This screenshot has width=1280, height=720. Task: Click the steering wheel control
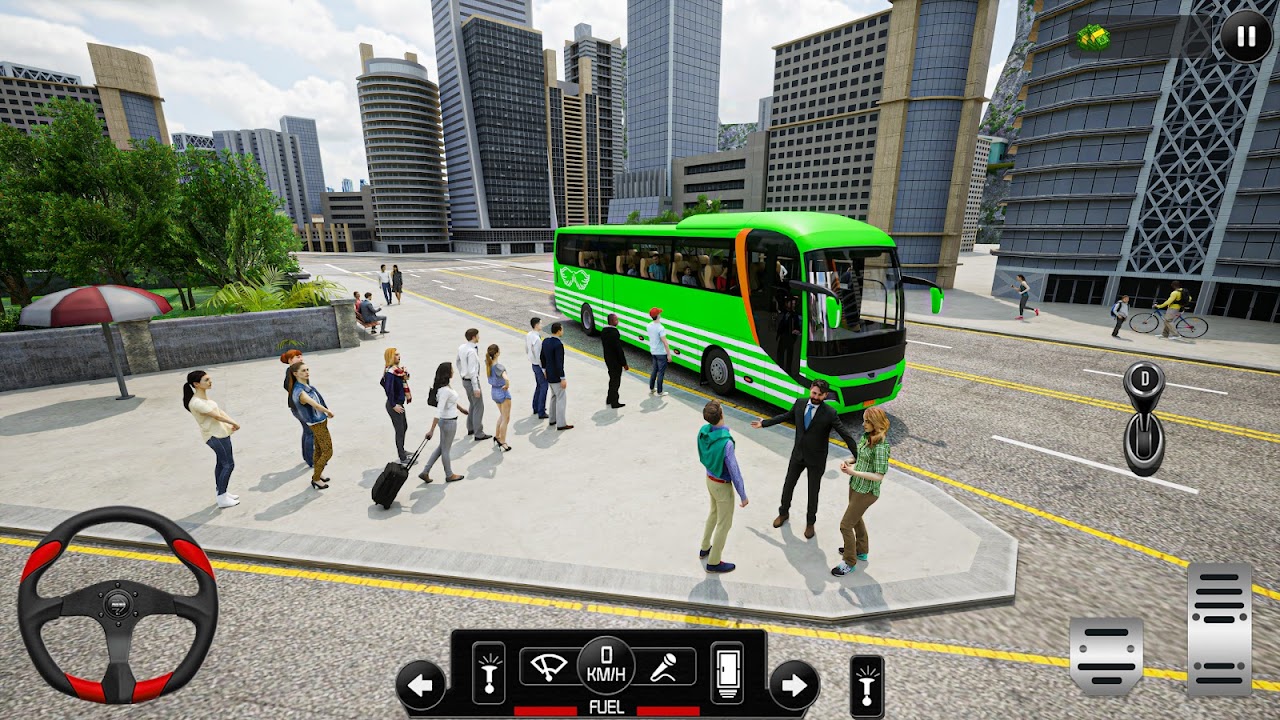[117, 604]
